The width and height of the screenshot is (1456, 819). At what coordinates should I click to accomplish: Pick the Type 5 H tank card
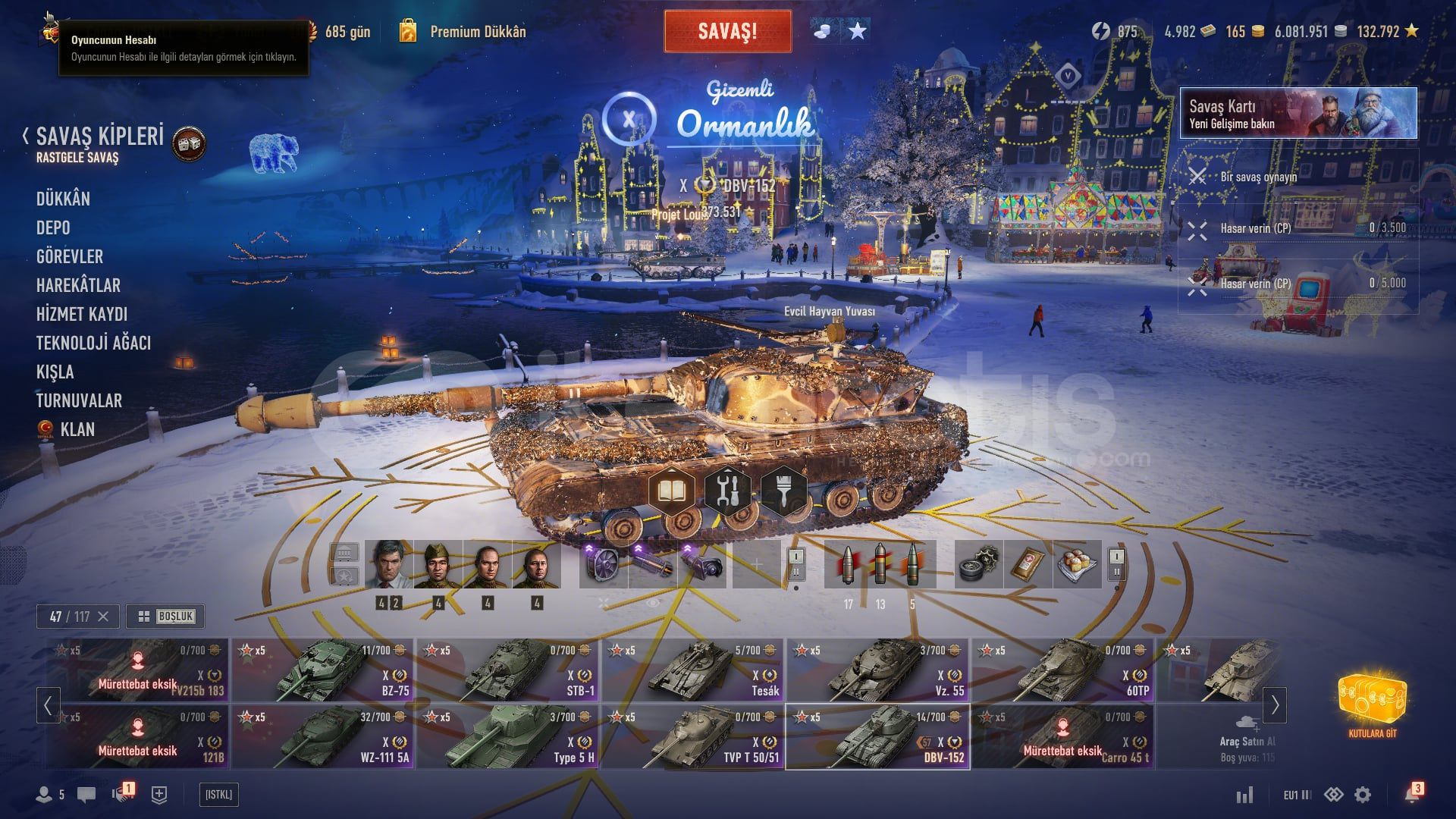508,737
